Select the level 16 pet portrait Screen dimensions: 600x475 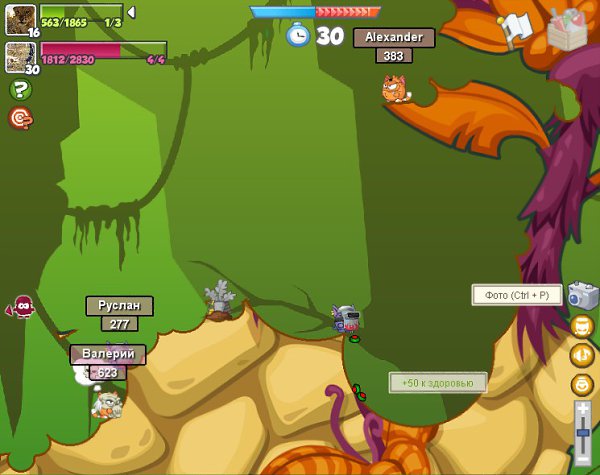tap(20, 19)
